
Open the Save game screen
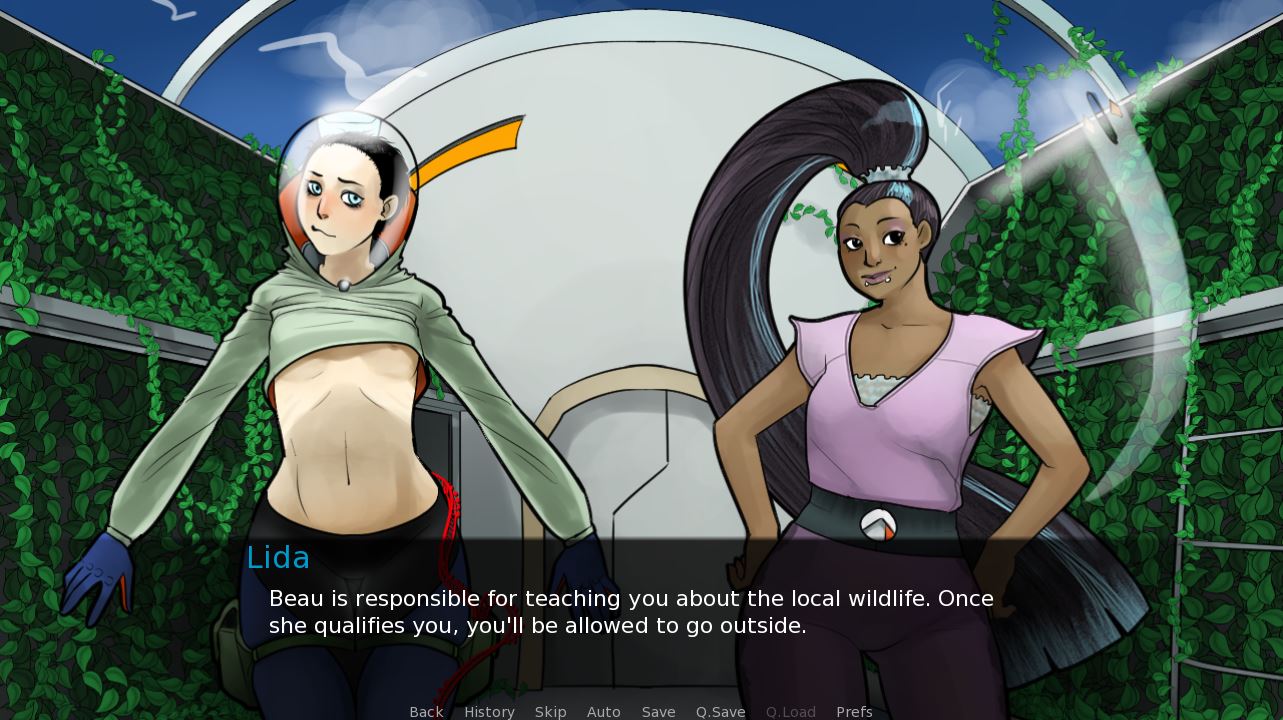[x=658, y=711]
